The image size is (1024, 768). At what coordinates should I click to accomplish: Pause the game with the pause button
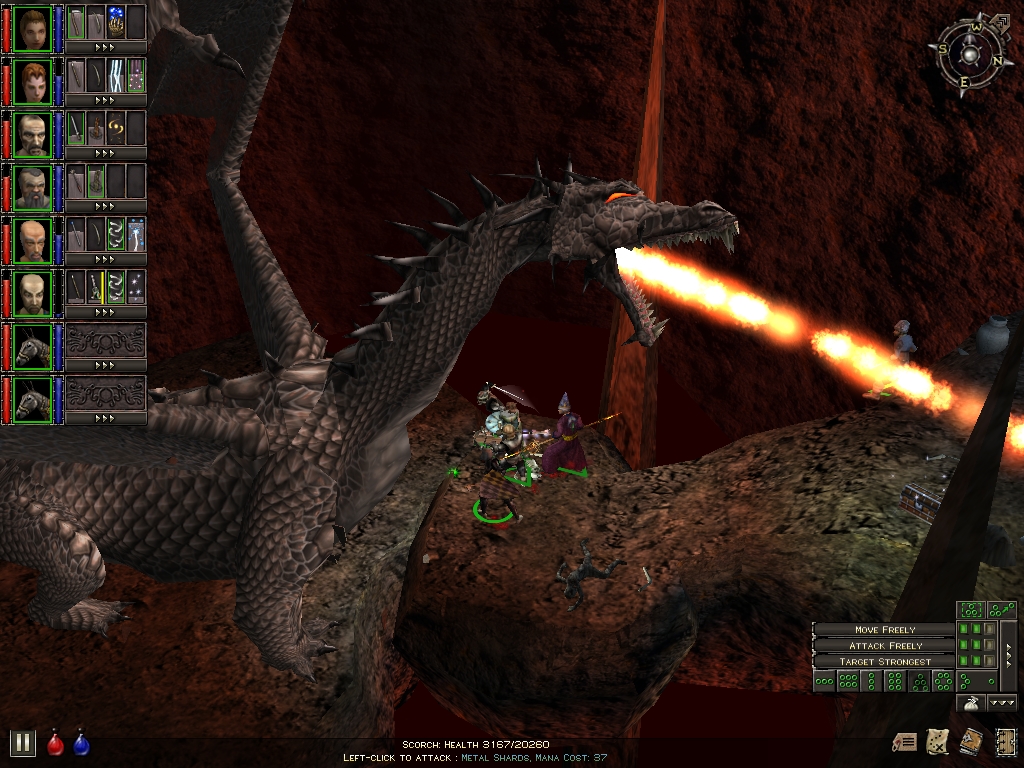tap(22, 742)
